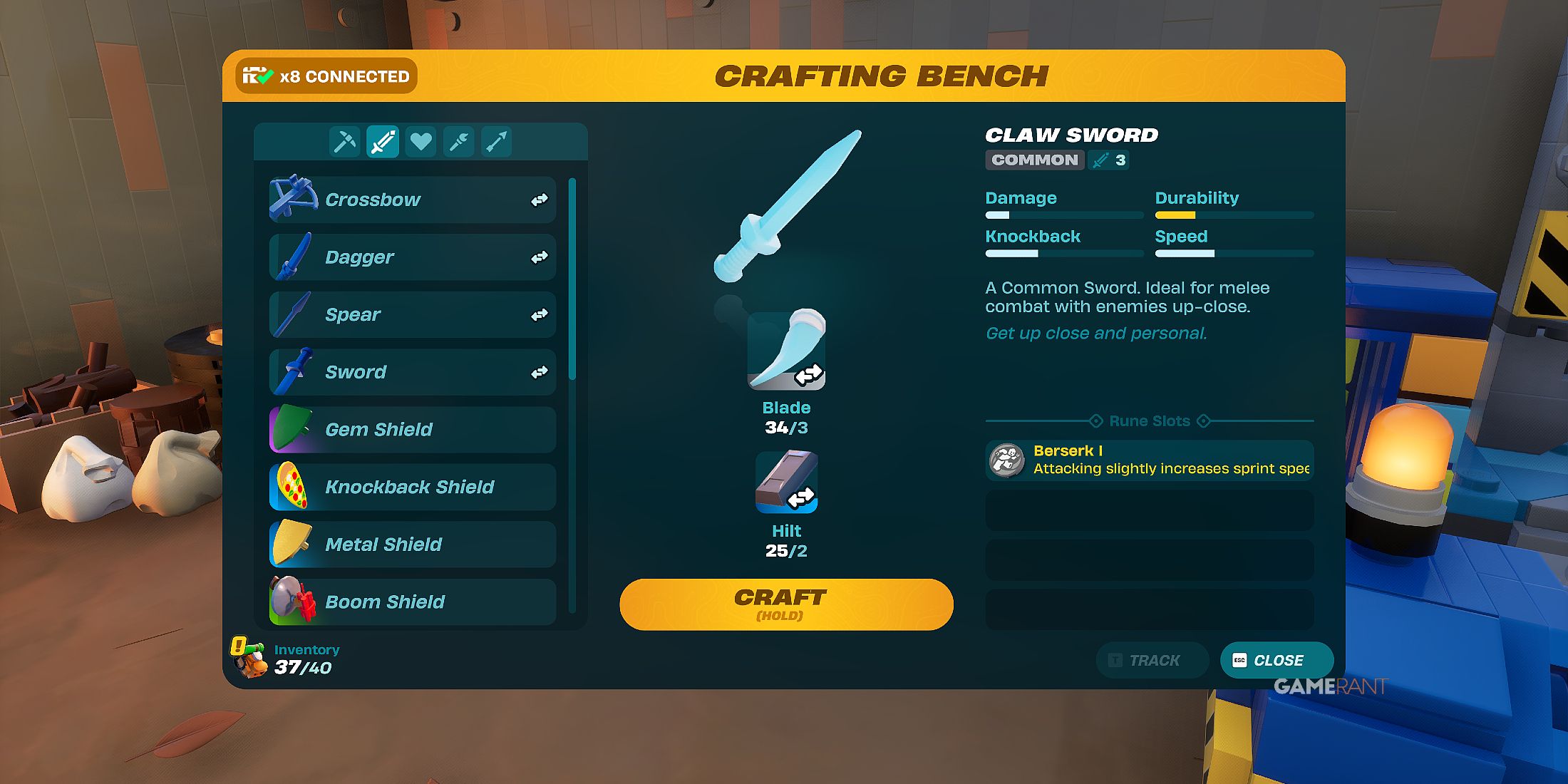1568x784 pixels.
Task: Select the wrench utility category icon
Action: tap(458, 141)
